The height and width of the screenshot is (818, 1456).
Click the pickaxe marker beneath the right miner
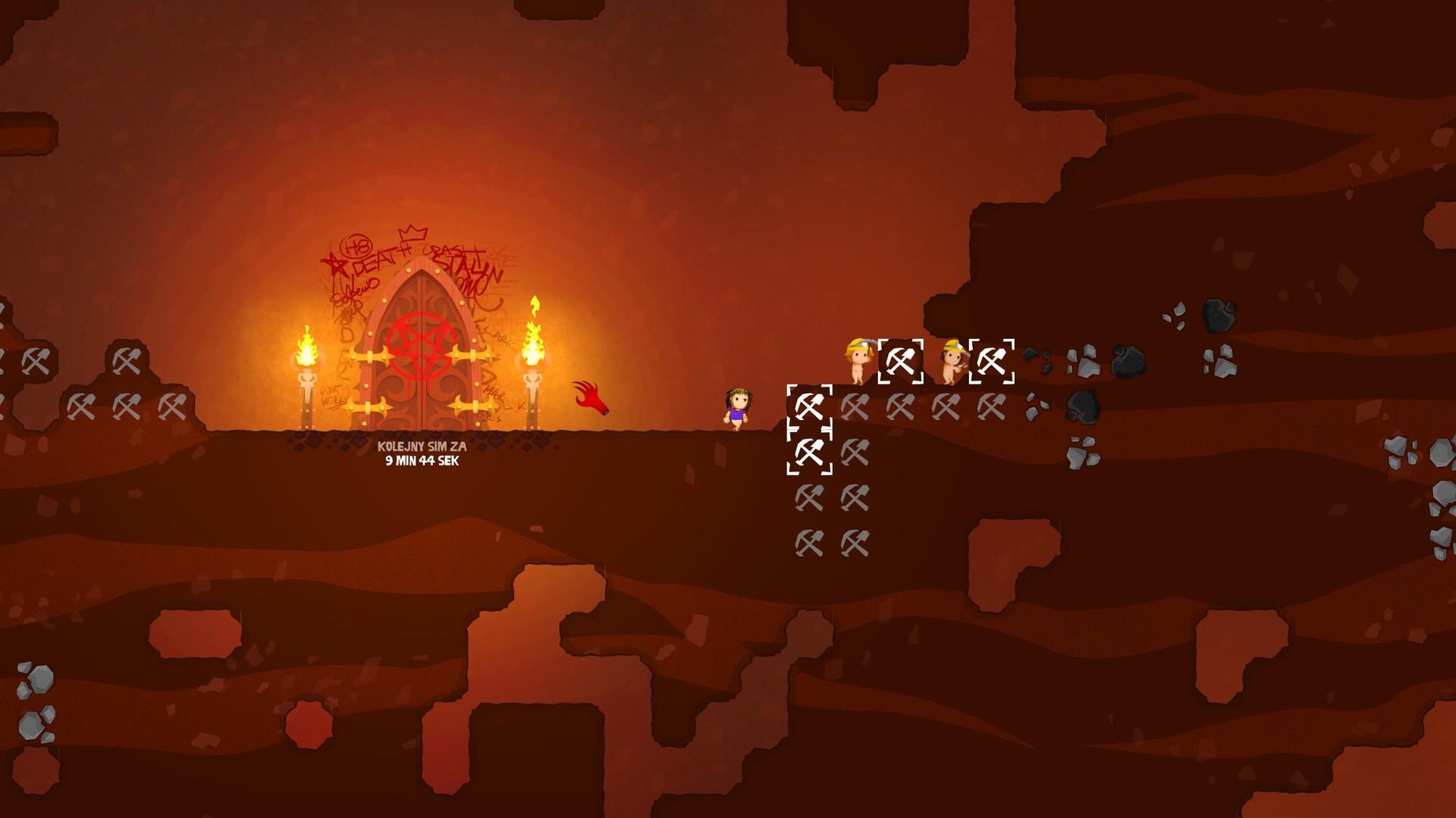pyautogui.click(x=946, y=406)
